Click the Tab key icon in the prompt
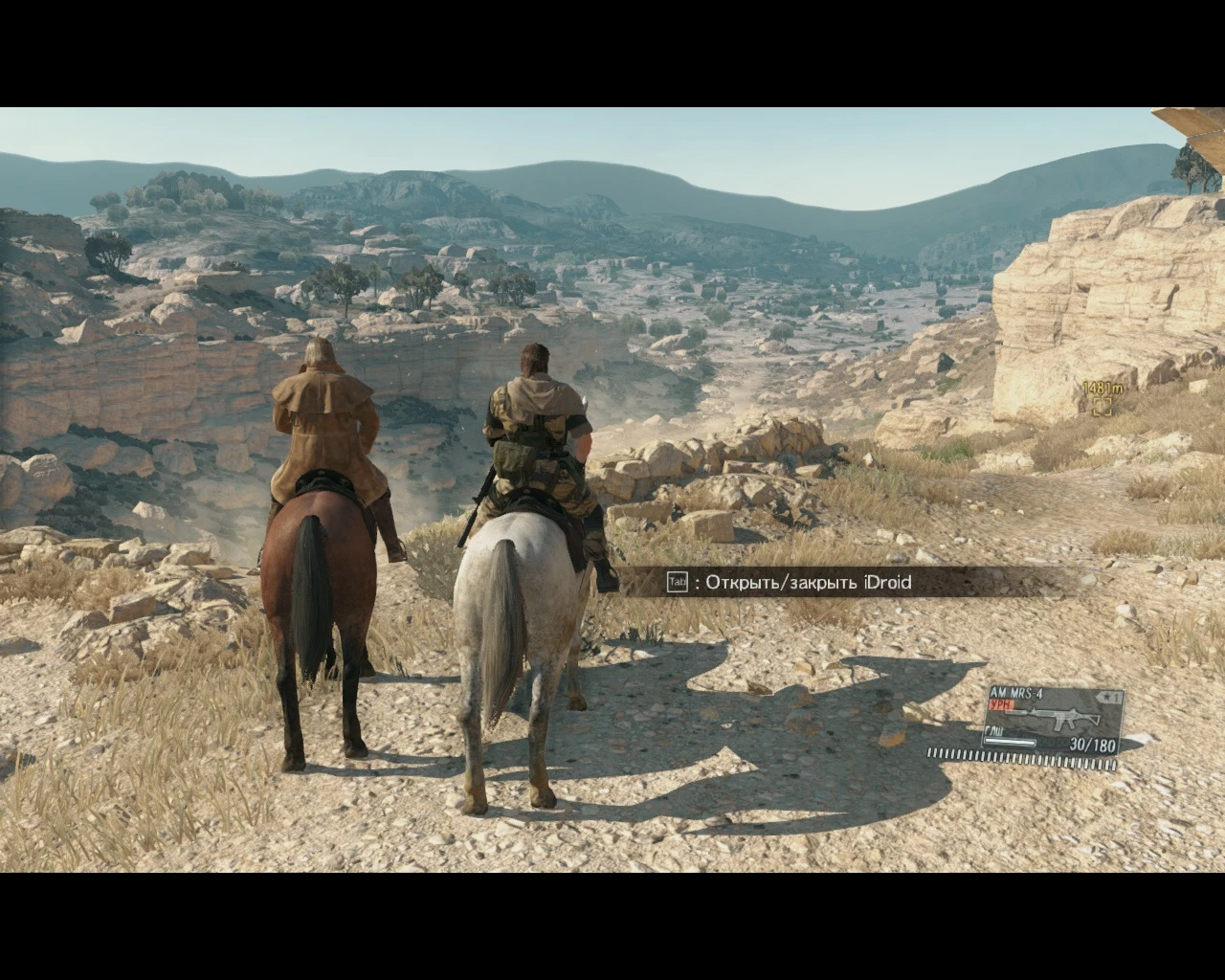This screenshot has width=1225, height=980. (678, 582)
